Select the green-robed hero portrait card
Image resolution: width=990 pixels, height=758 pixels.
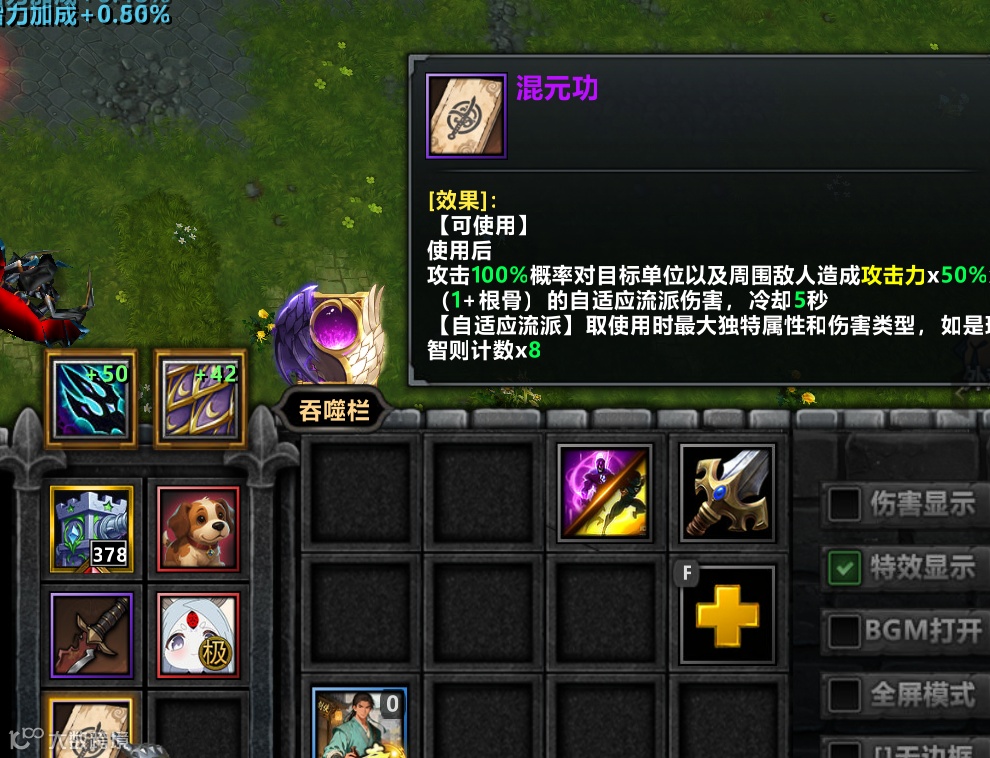360,723
